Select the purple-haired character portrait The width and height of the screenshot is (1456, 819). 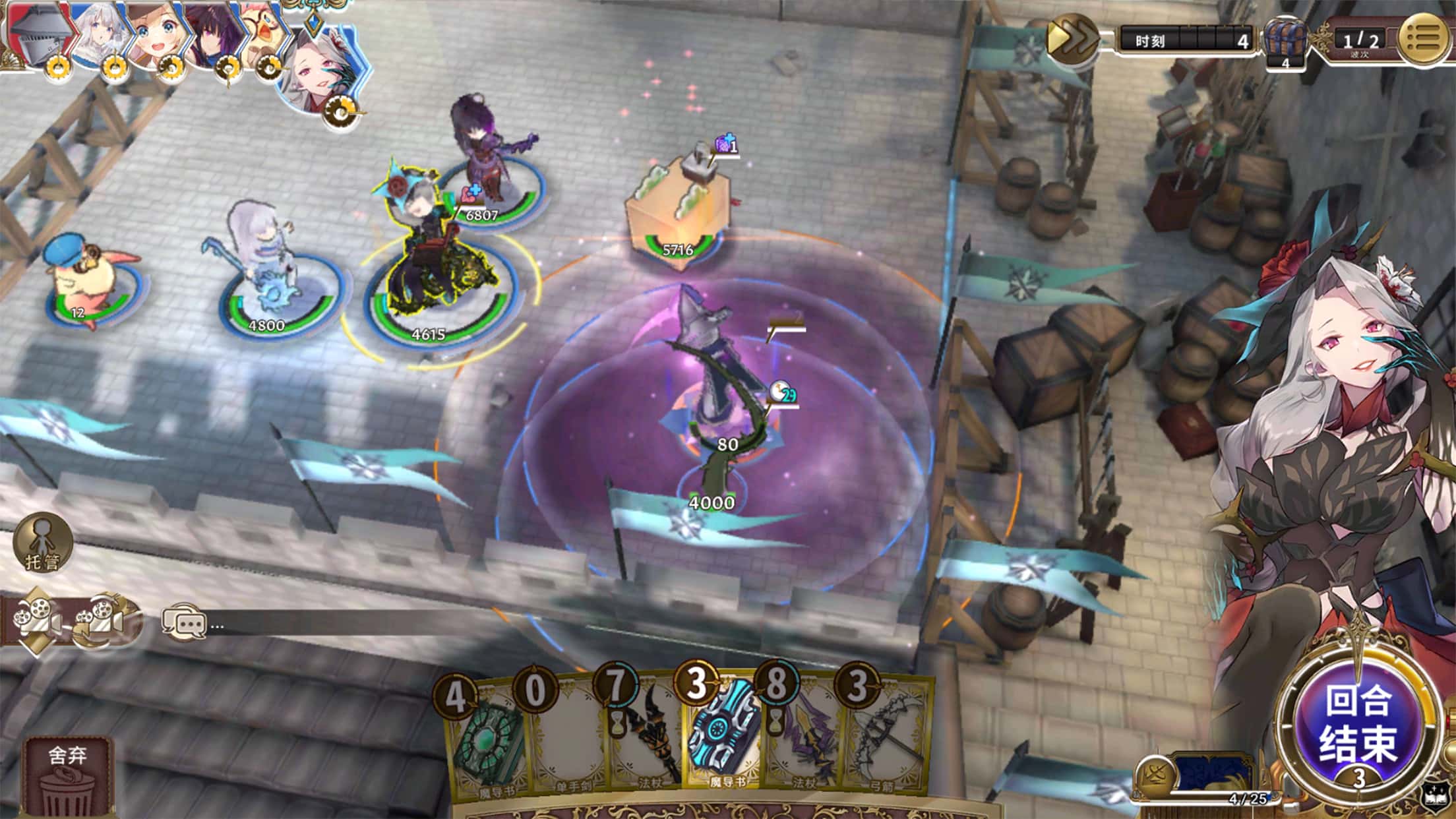click(210, 33)
